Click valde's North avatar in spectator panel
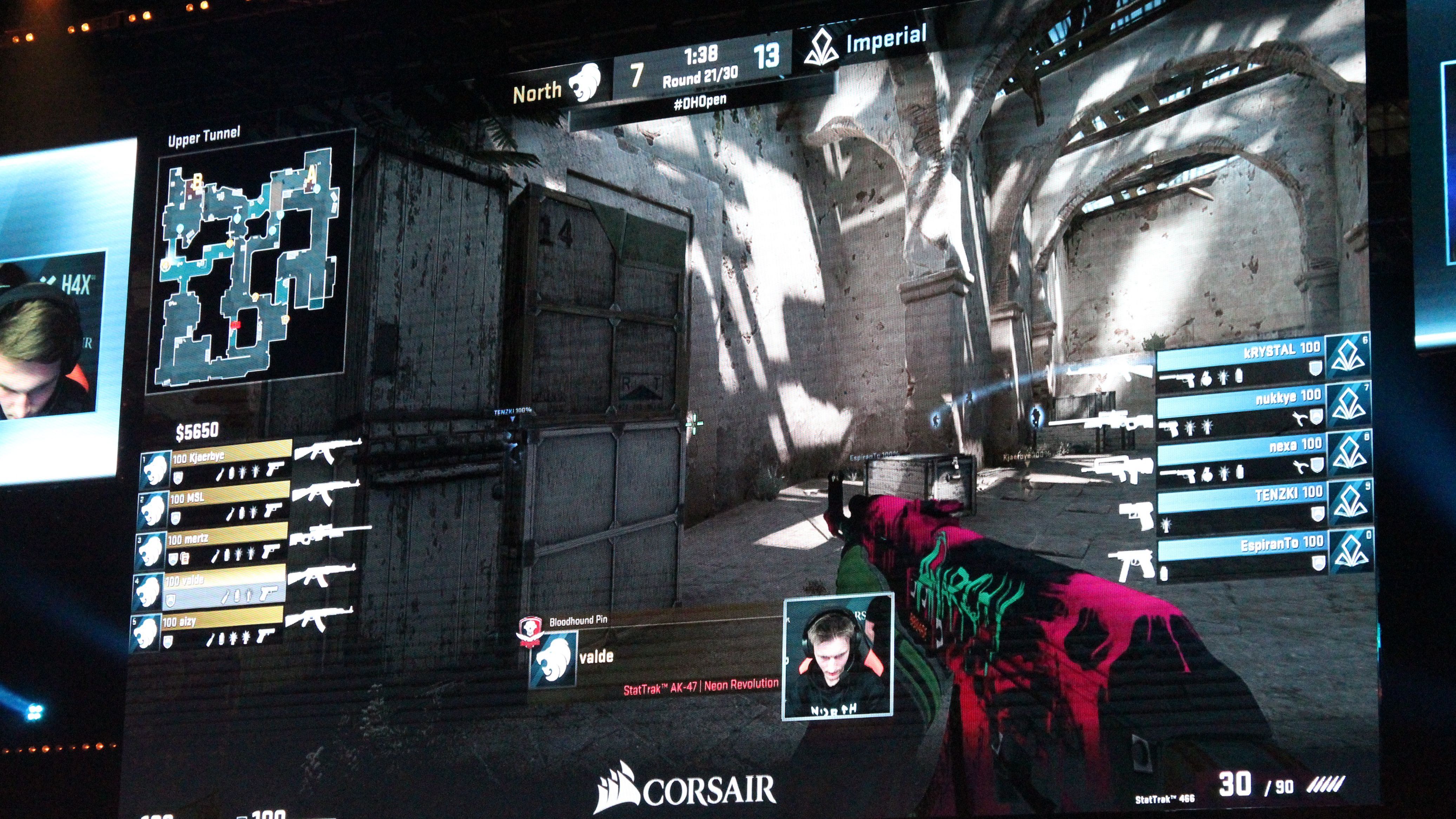The width and height of the screenshot is (1456, 819). 552,660
